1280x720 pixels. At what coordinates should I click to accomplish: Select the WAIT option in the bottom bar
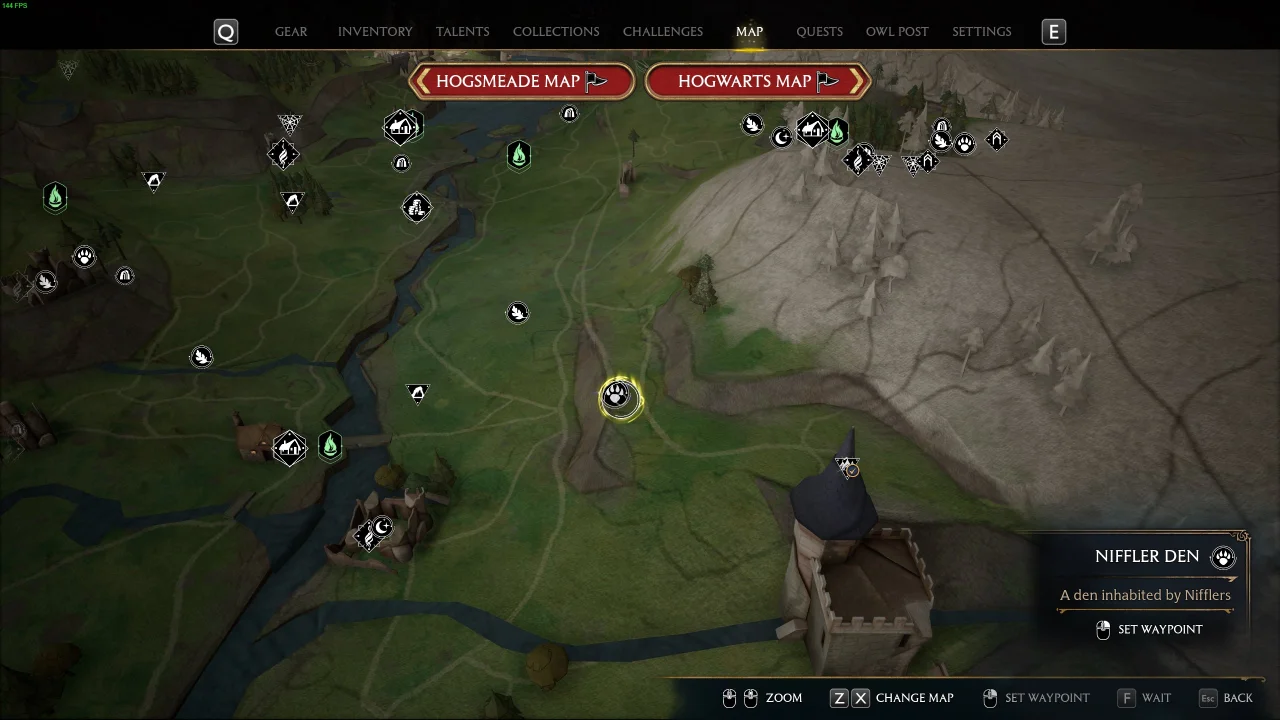[x=1144, y=697]
